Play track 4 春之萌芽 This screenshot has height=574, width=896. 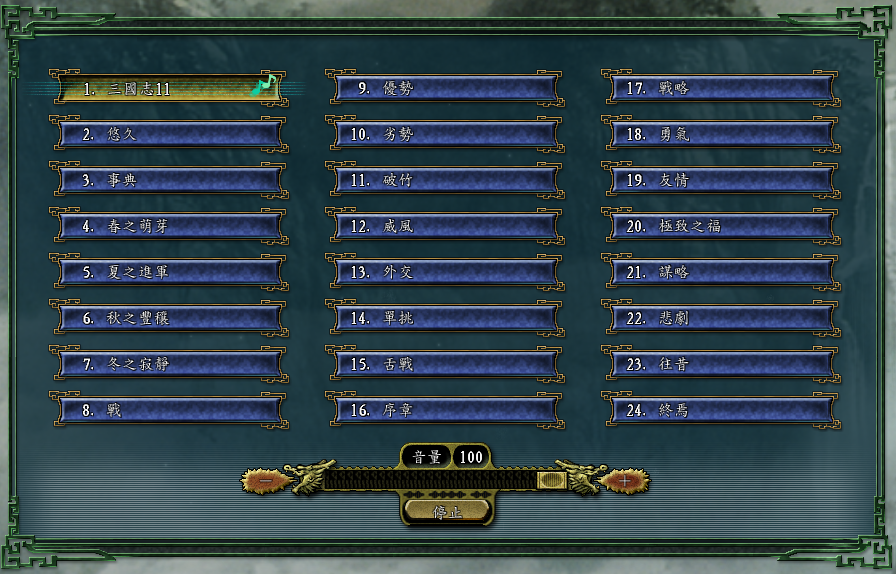(x=168, y=226)
